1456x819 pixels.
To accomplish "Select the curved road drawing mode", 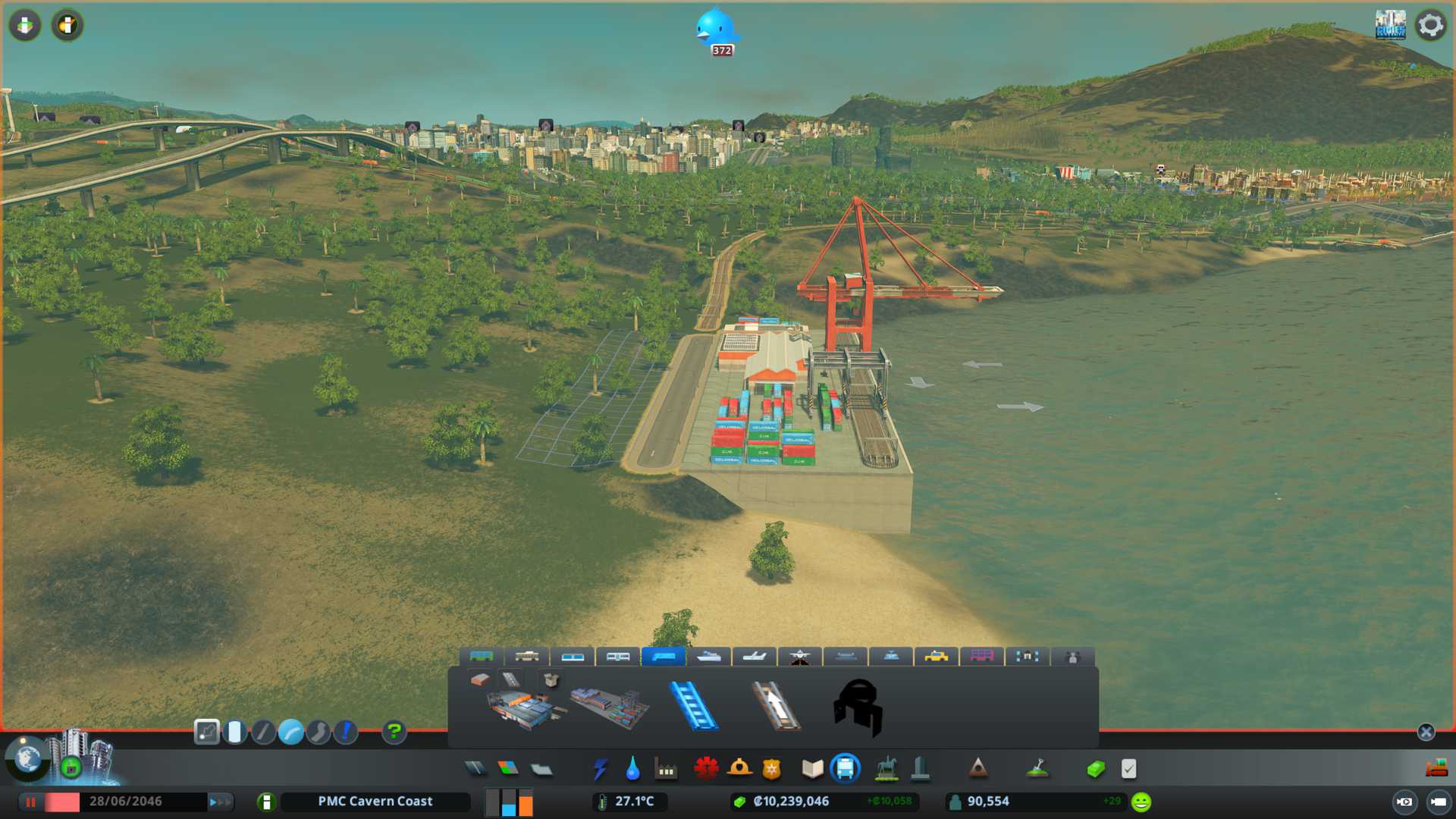I will tap(290, 732).
